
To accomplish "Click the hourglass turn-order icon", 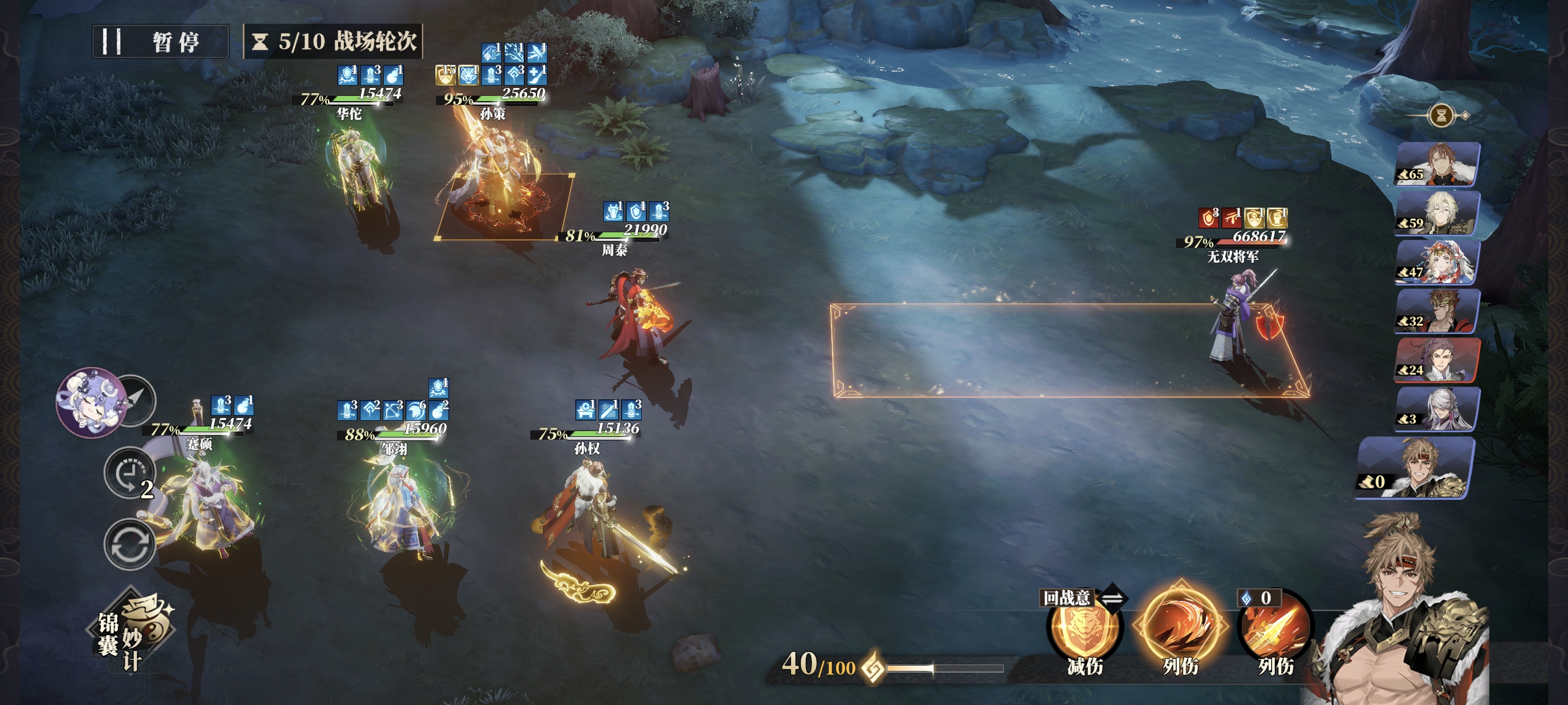I will coord(1441,115).
